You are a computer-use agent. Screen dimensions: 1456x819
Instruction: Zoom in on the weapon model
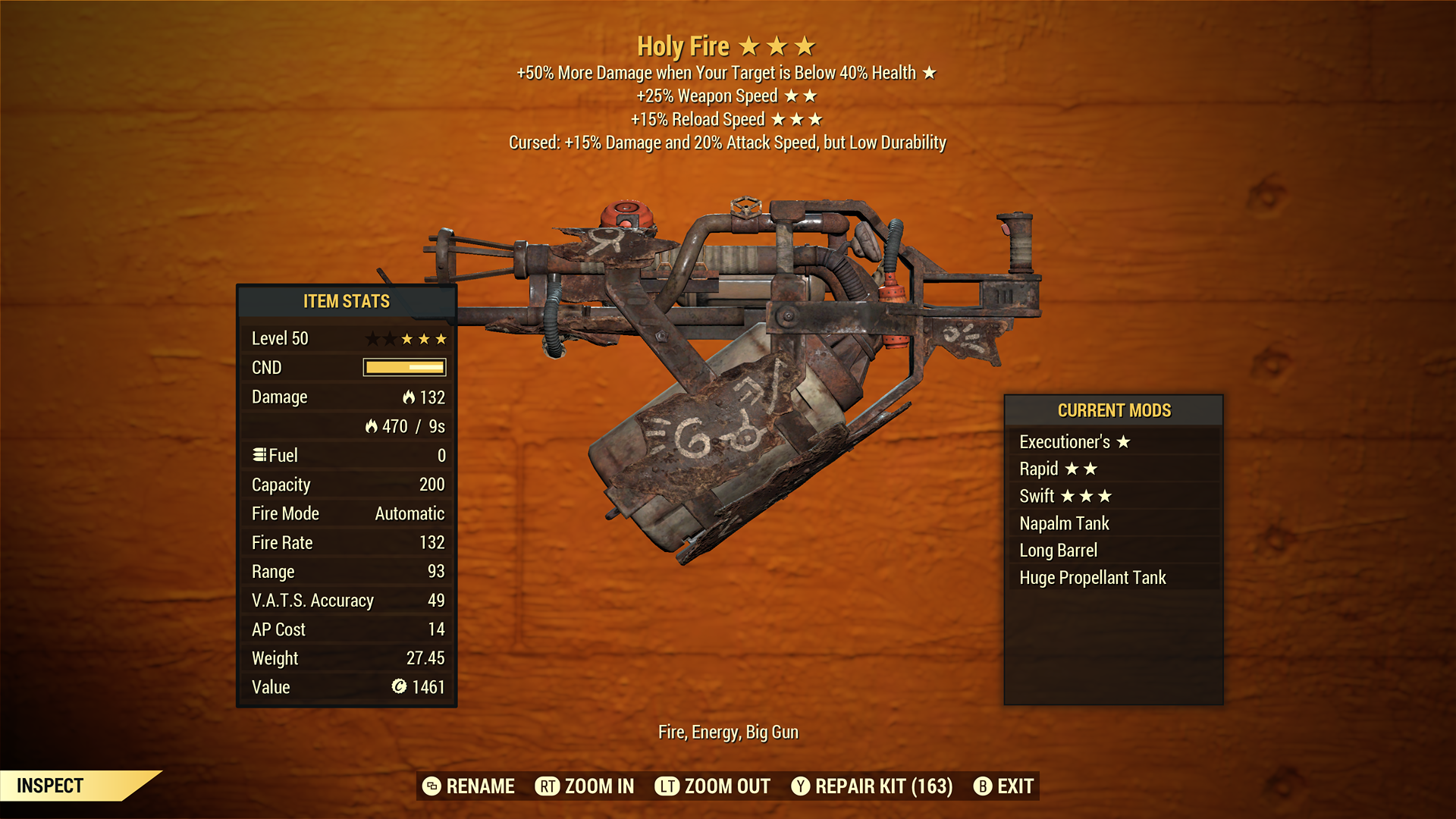pyautogui.click(x=585, y=786)
